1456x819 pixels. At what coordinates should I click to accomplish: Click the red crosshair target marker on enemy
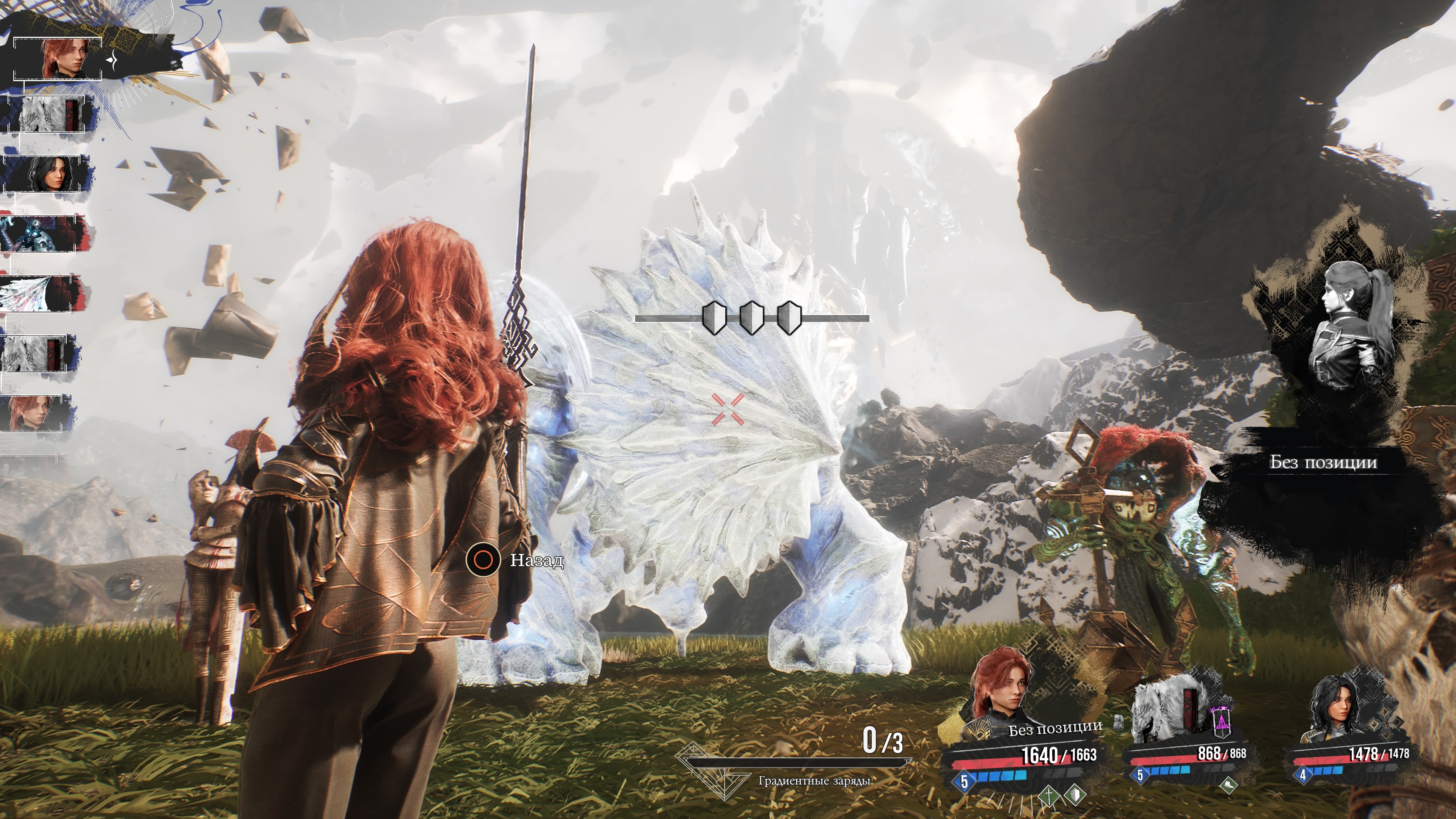pos(728,409)
